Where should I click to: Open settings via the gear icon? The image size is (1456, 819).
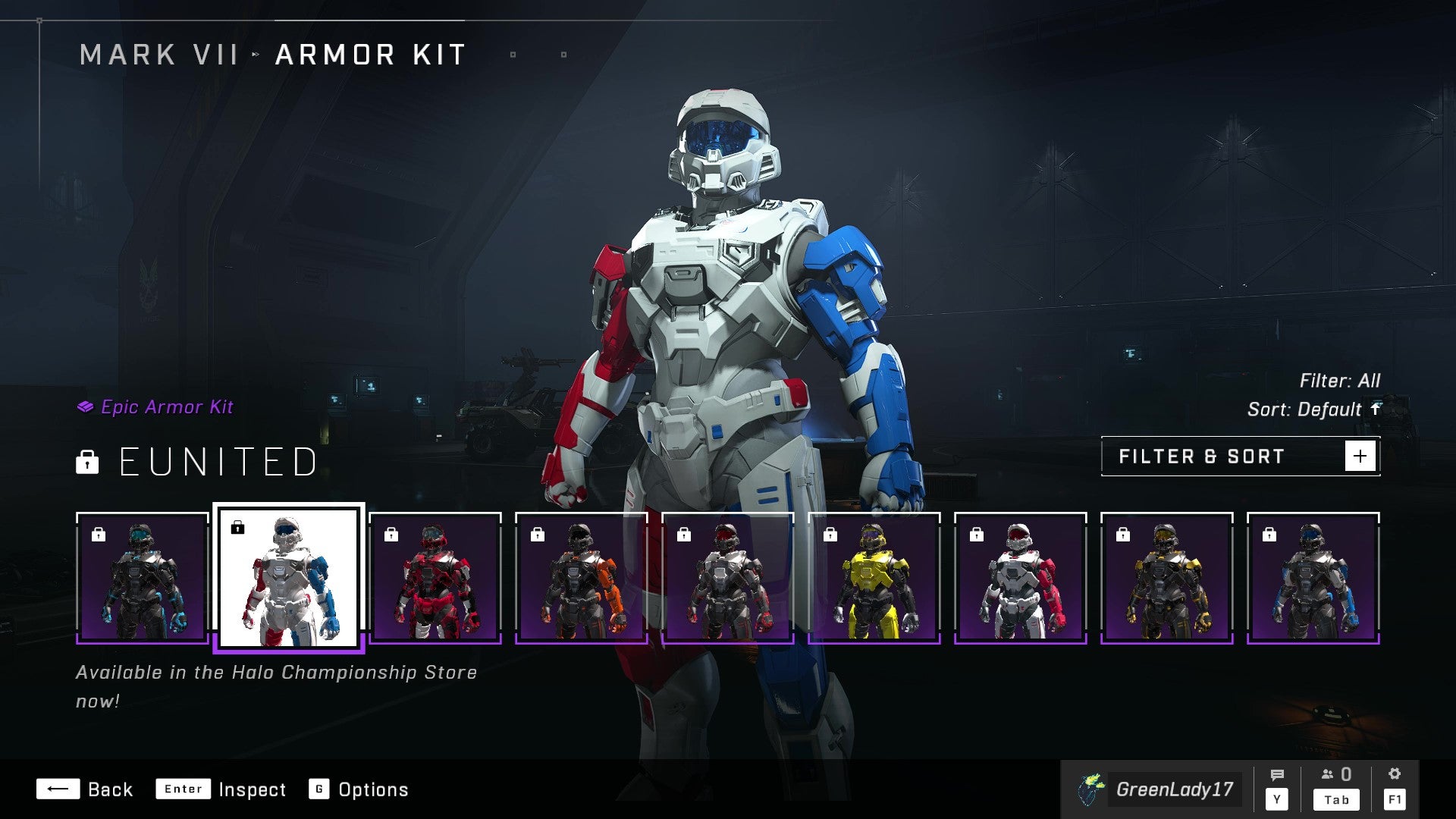1395,773
